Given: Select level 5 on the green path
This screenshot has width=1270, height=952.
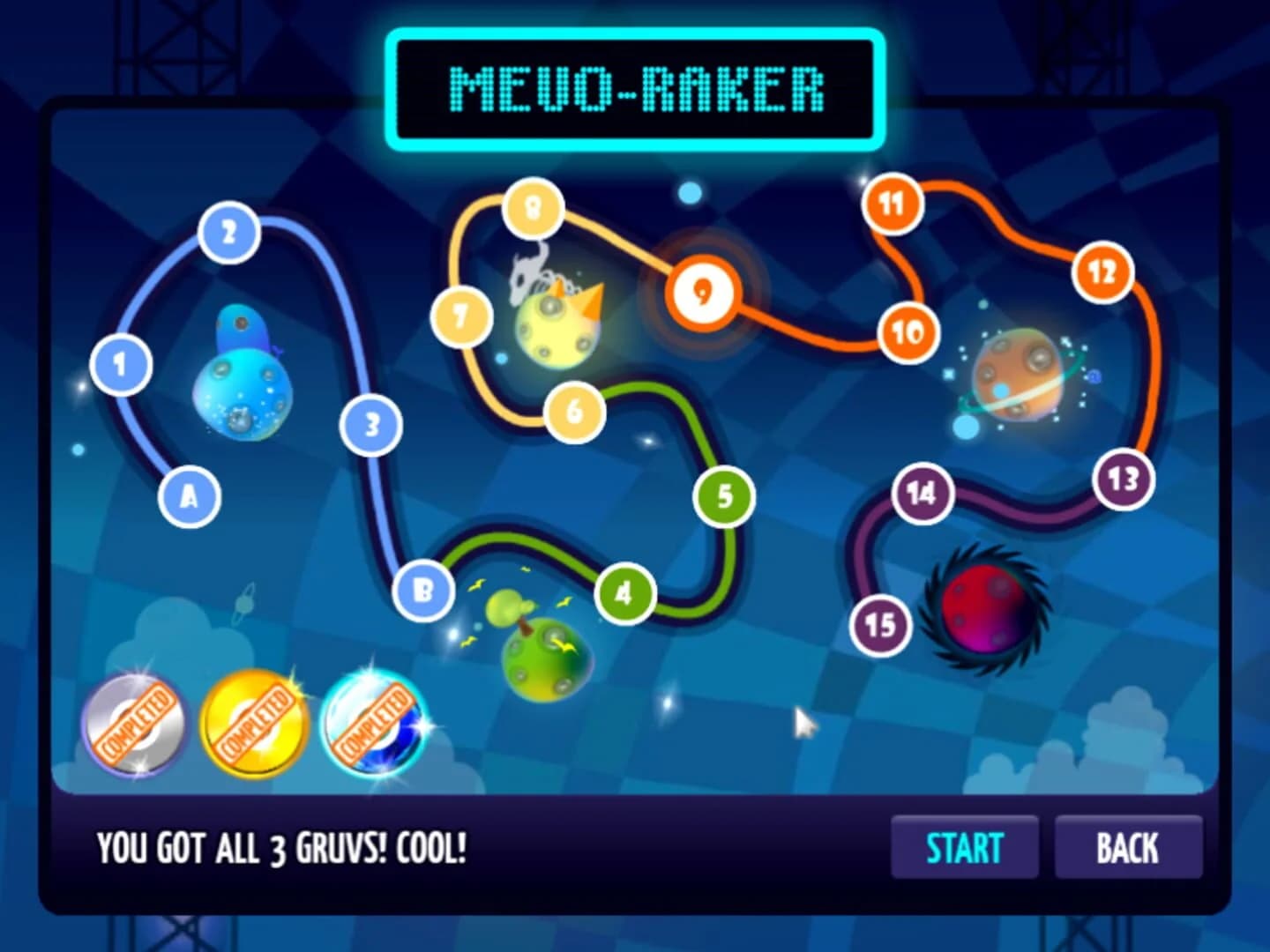Looking at the screenshot, I should (725, 495).
